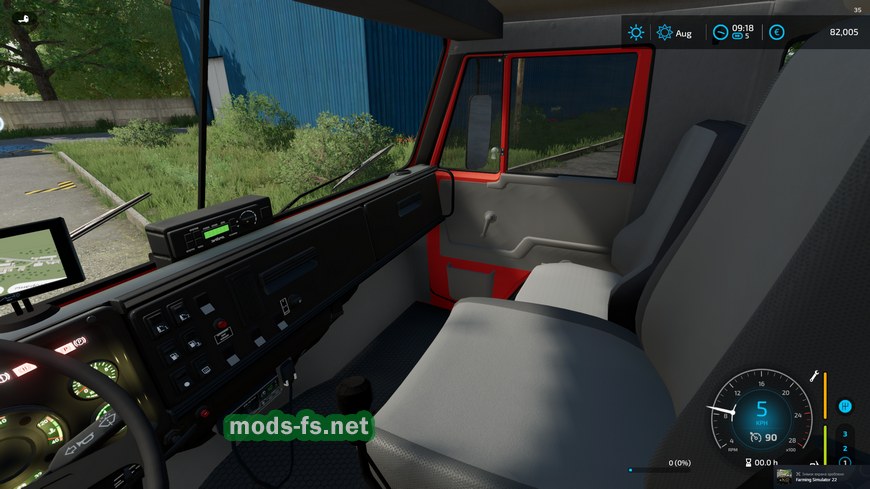Click the game clock icon
Viewport: 870px width, 489px height.
(x=720, y=32)
